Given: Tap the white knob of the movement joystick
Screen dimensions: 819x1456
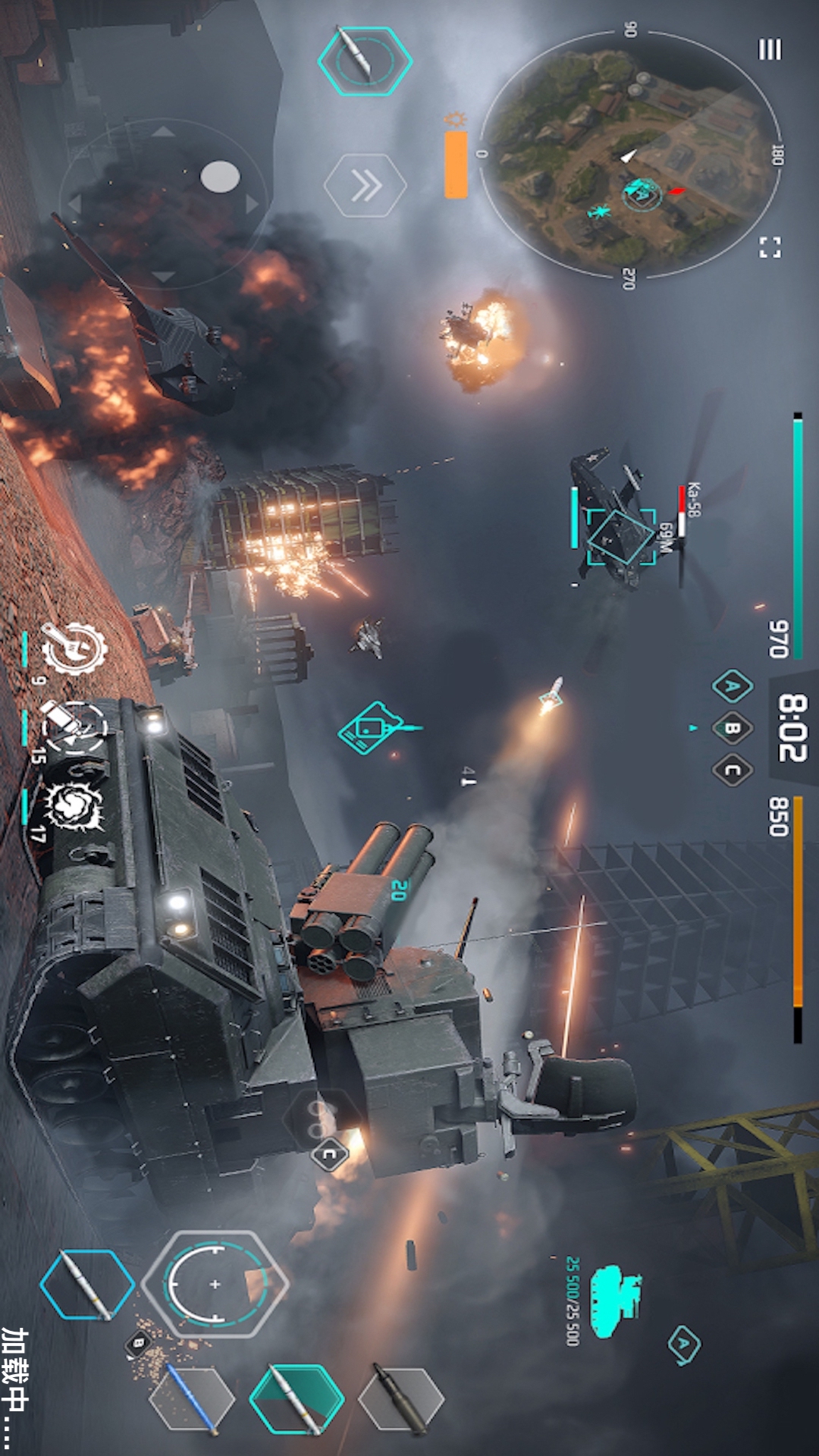Looking at the screenshot, I should 220,177.
